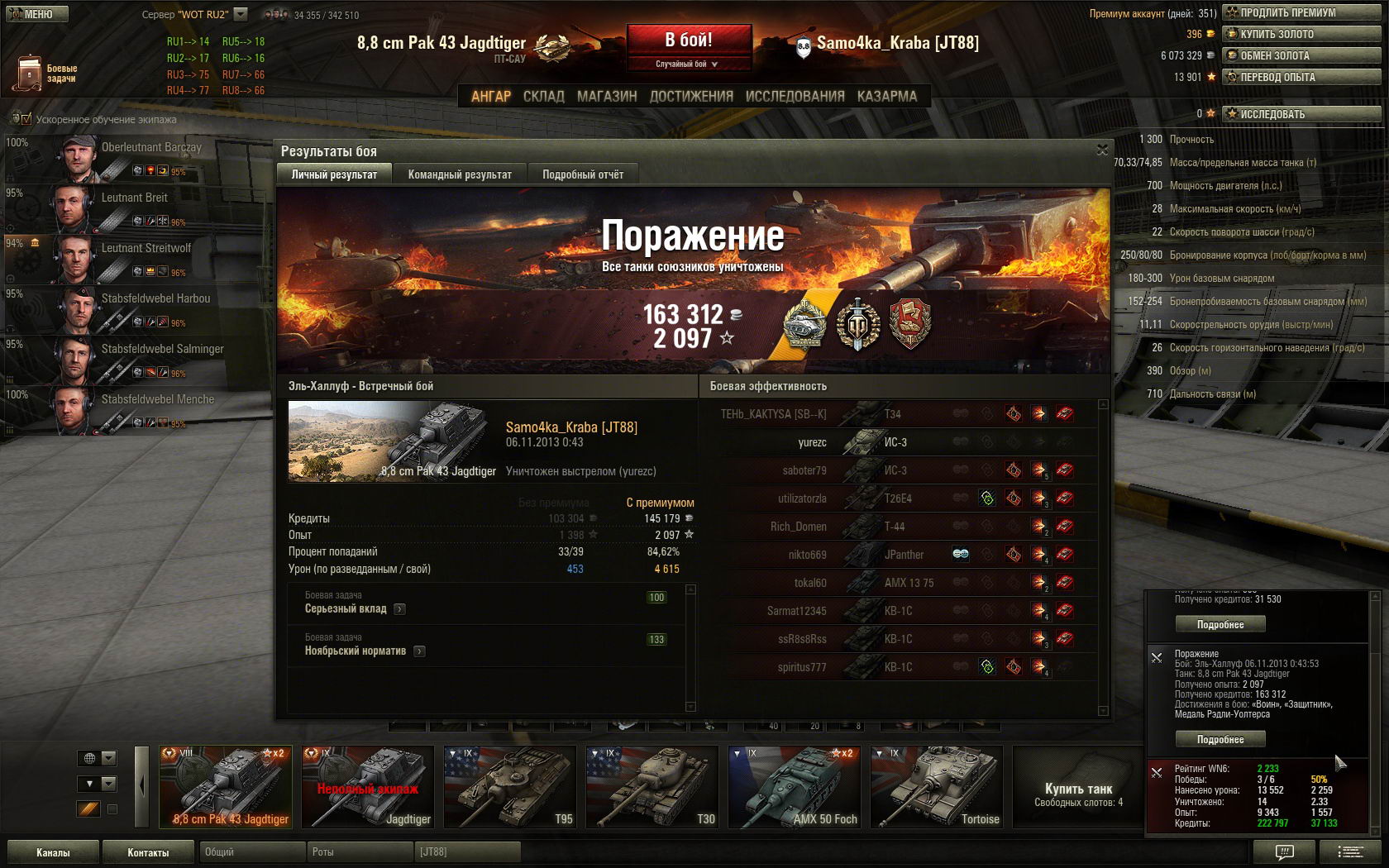
Task: Buy a new tank slot via Купить танк
Action: tap(1078, 794)
